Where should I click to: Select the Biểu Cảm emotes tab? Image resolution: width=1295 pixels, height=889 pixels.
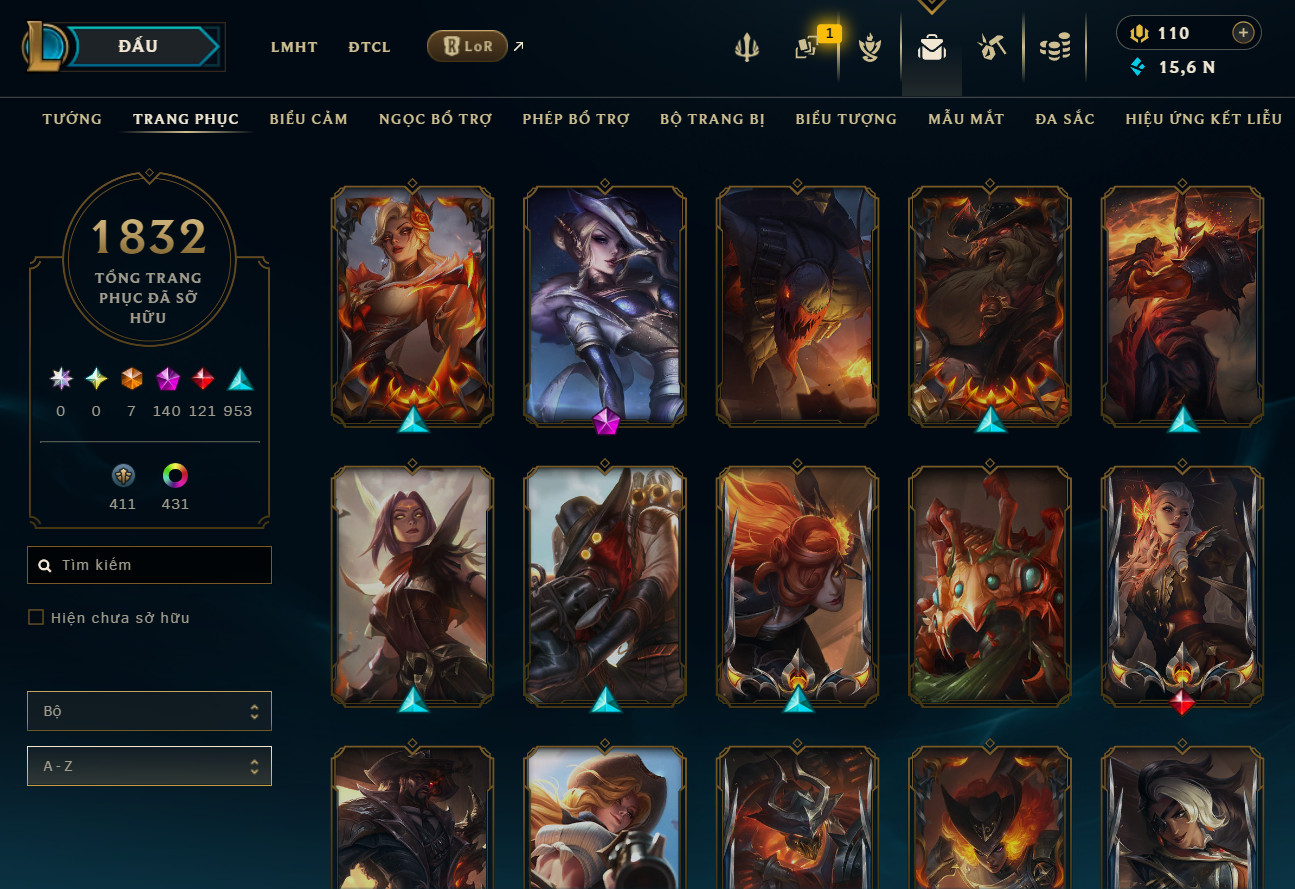pos(308,119)
